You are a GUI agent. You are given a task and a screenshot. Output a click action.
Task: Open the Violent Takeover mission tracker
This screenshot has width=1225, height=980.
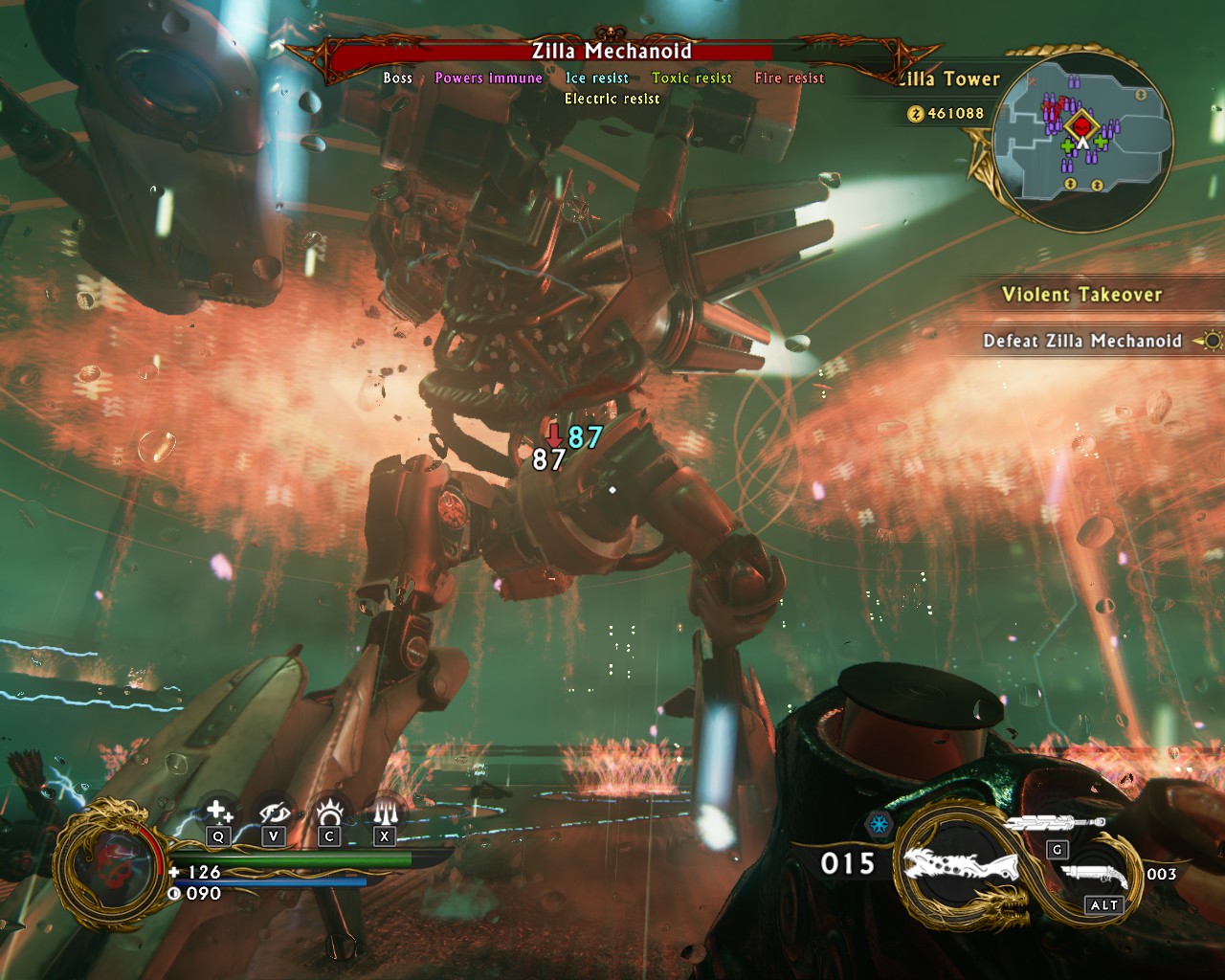click(x=1081, y=295)
